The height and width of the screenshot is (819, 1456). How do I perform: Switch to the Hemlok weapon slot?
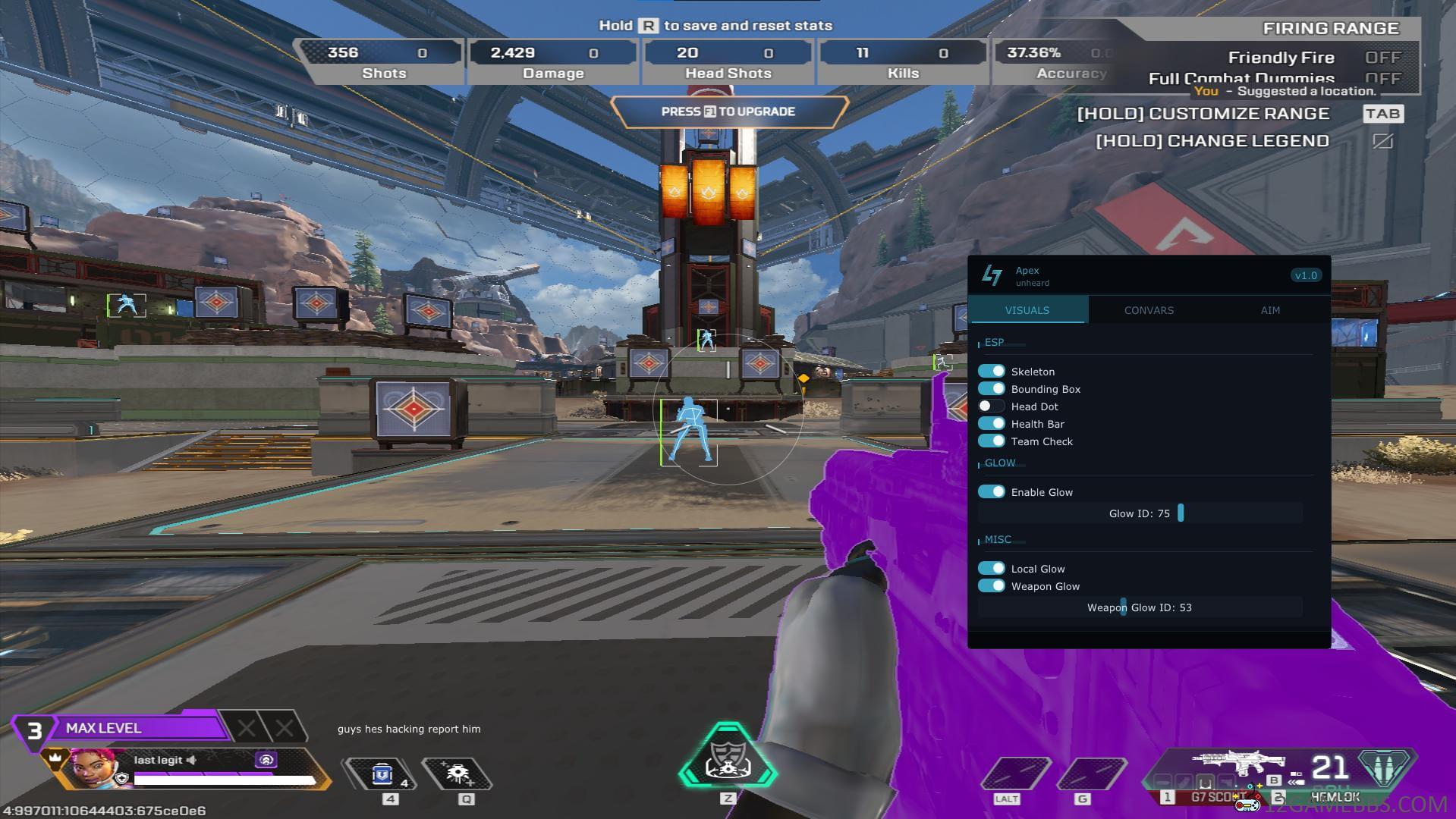[1335, 797]
